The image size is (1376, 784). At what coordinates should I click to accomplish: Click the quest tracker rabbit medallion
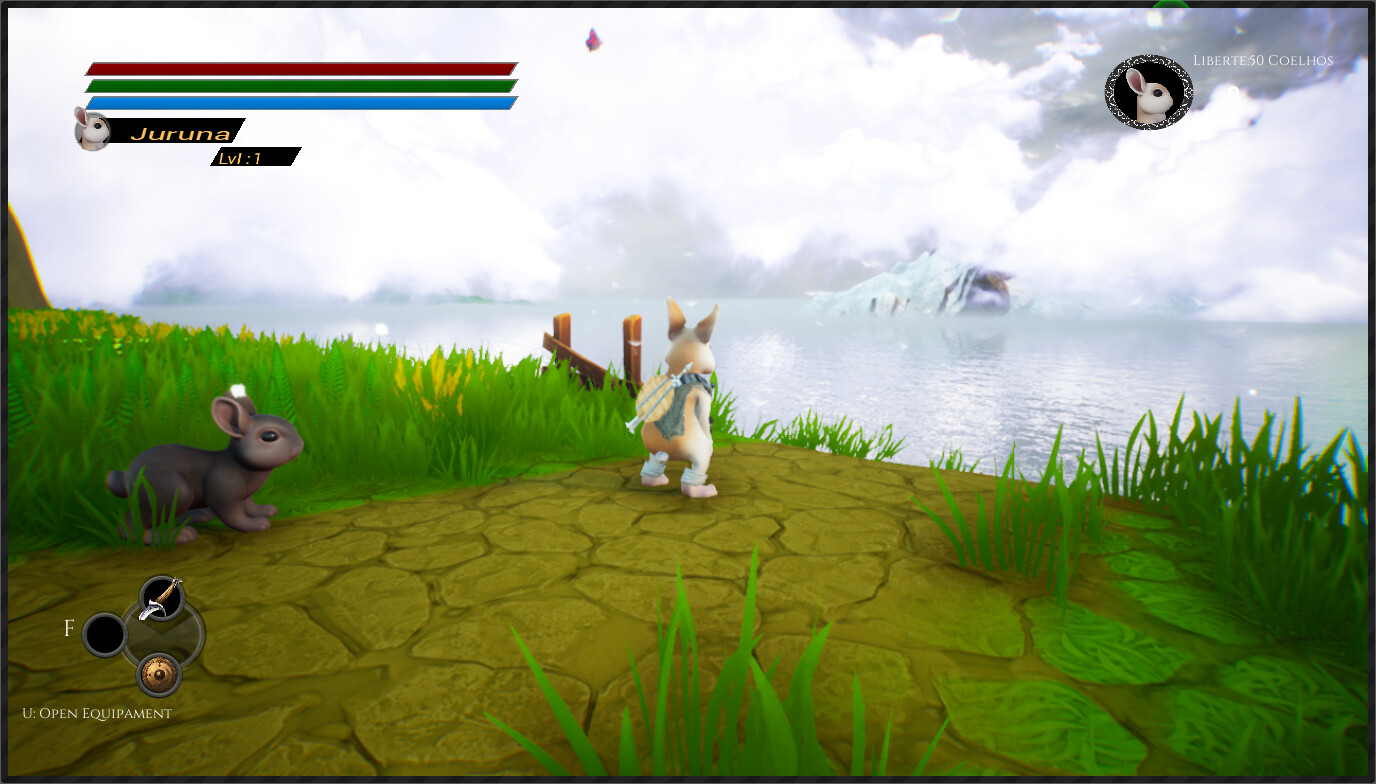click(1147, 90)
